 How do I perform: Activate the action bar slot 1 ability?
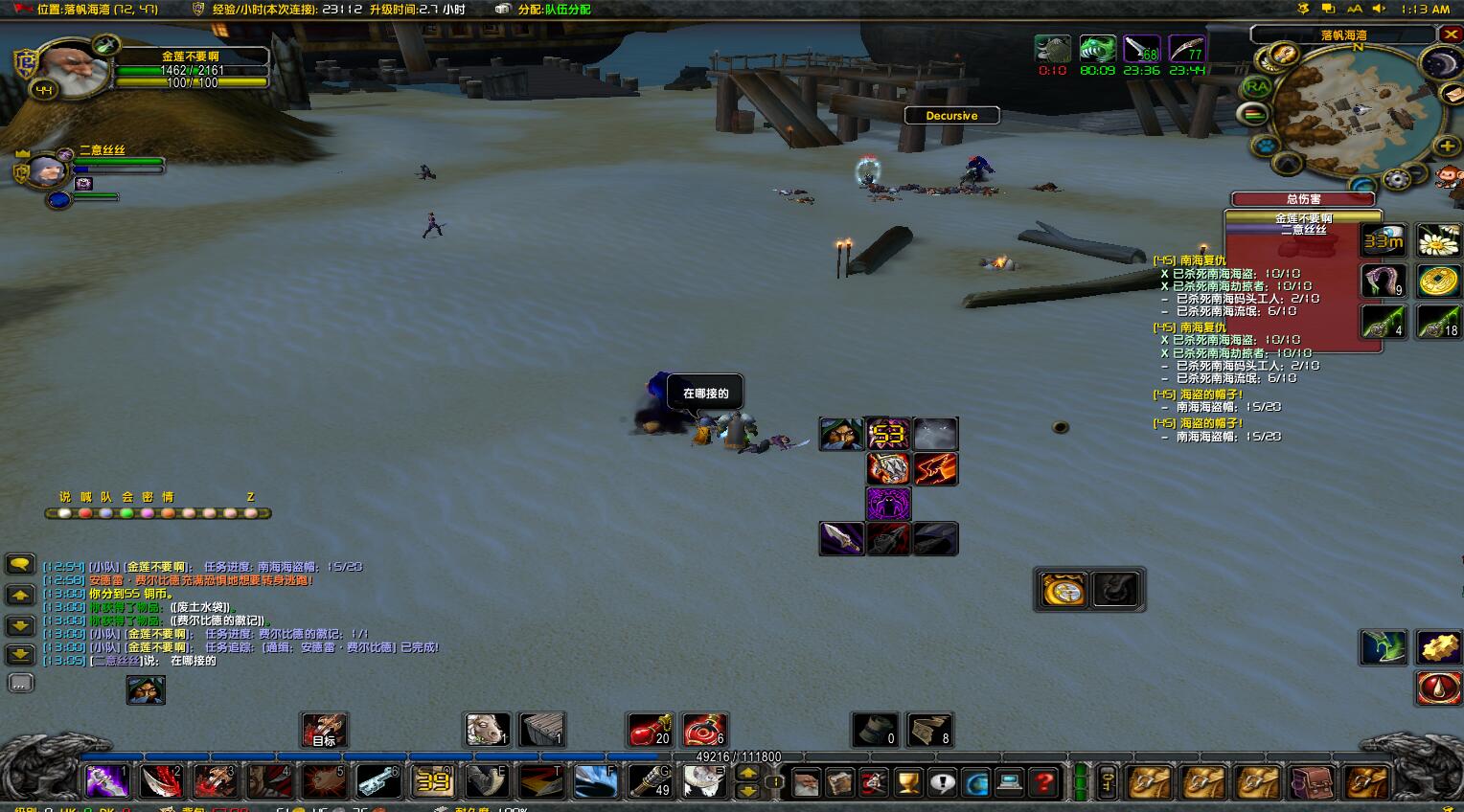point(107,781)
